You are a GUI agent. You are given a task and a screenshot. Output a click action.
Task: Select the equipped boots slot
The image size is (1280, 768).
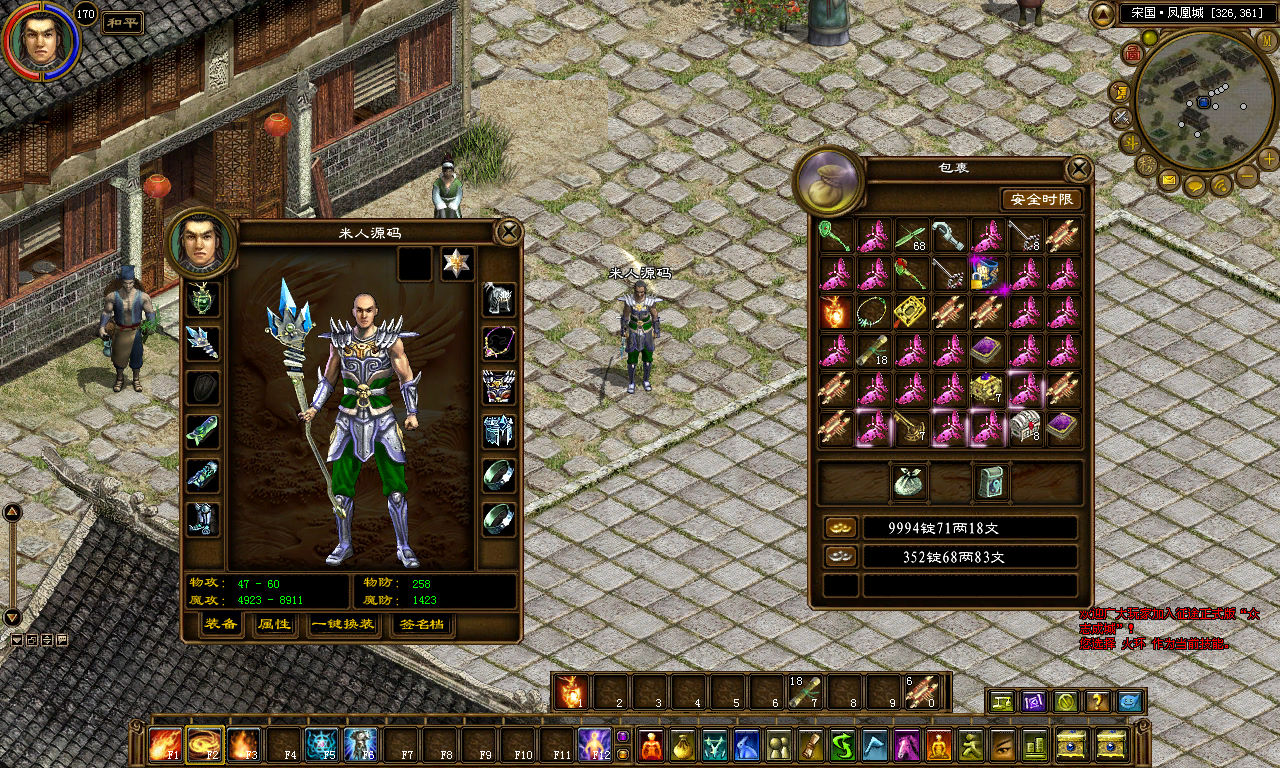click(202, 518)
